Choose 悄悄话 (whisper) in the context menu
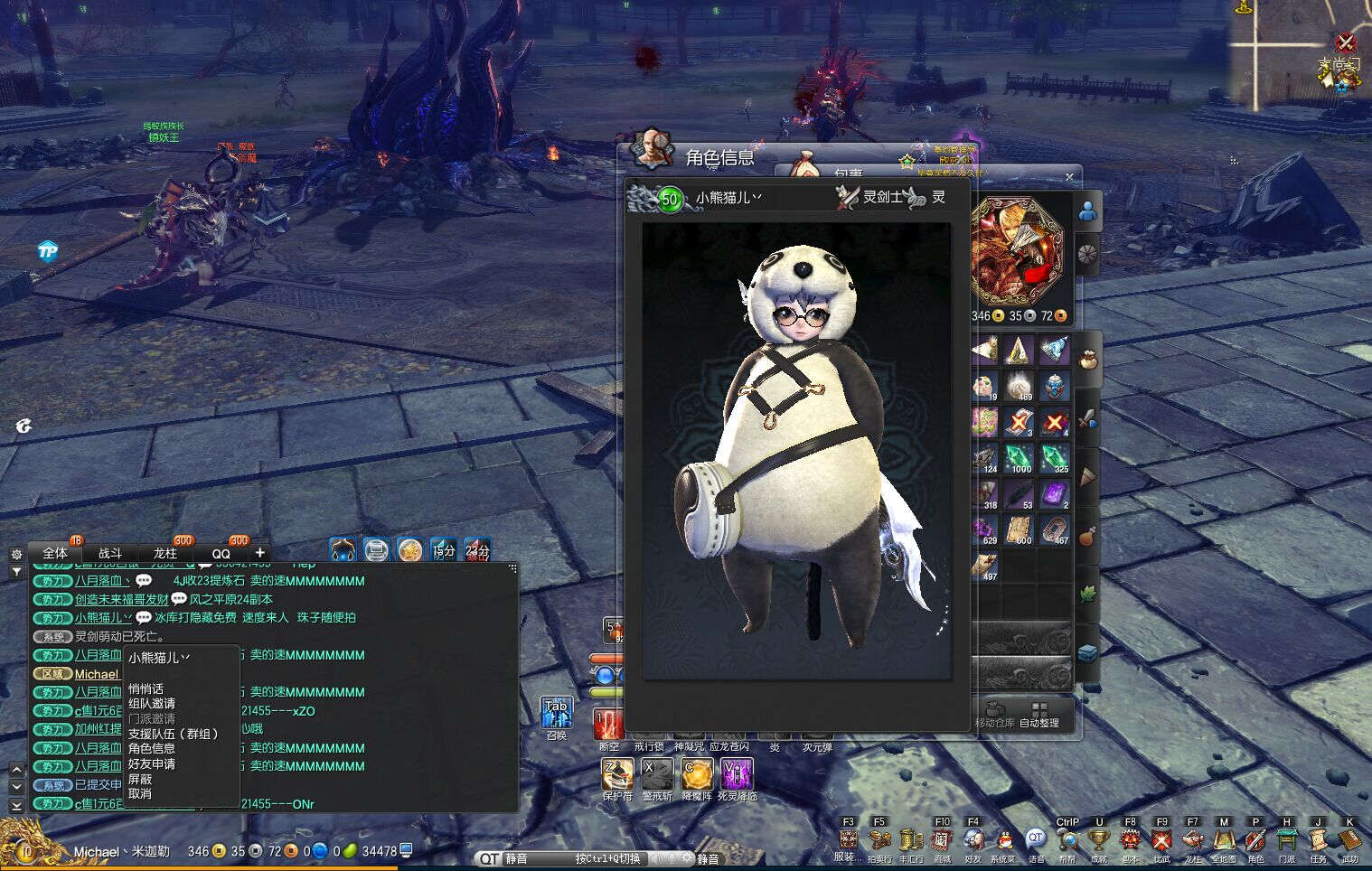The height and width of the screenshot is (871, 1372). [146, 688]
